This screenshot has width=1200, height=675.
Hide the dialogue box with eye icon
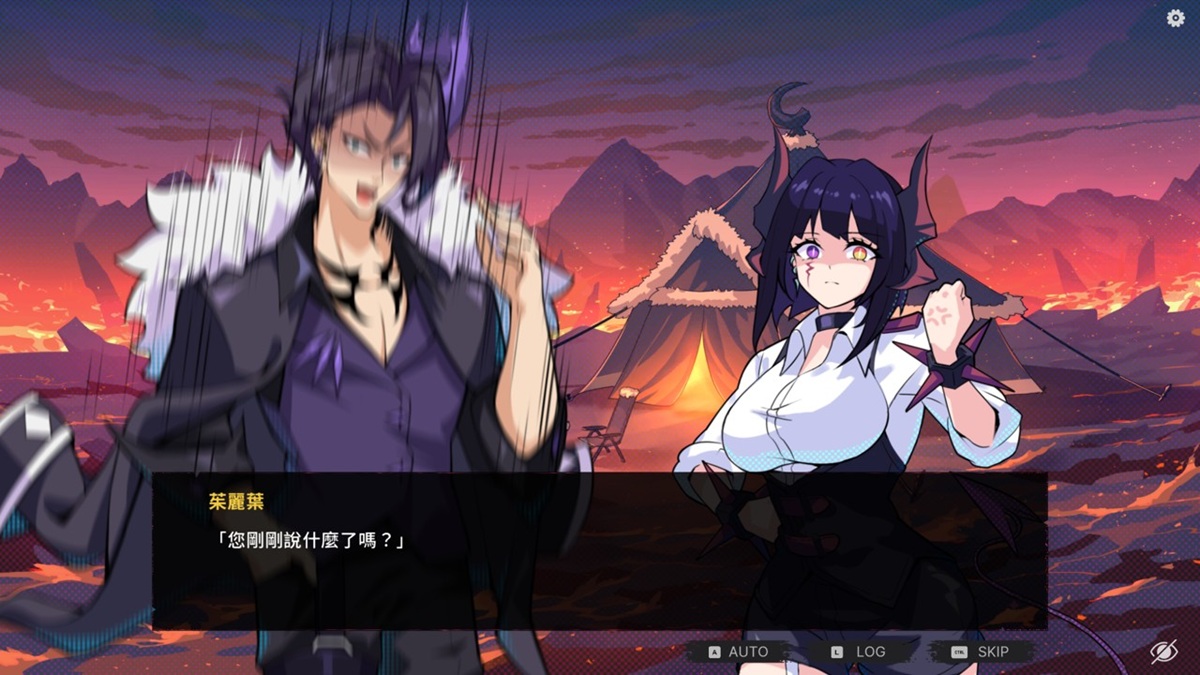pyautogui.click(x=1163, y=652)
